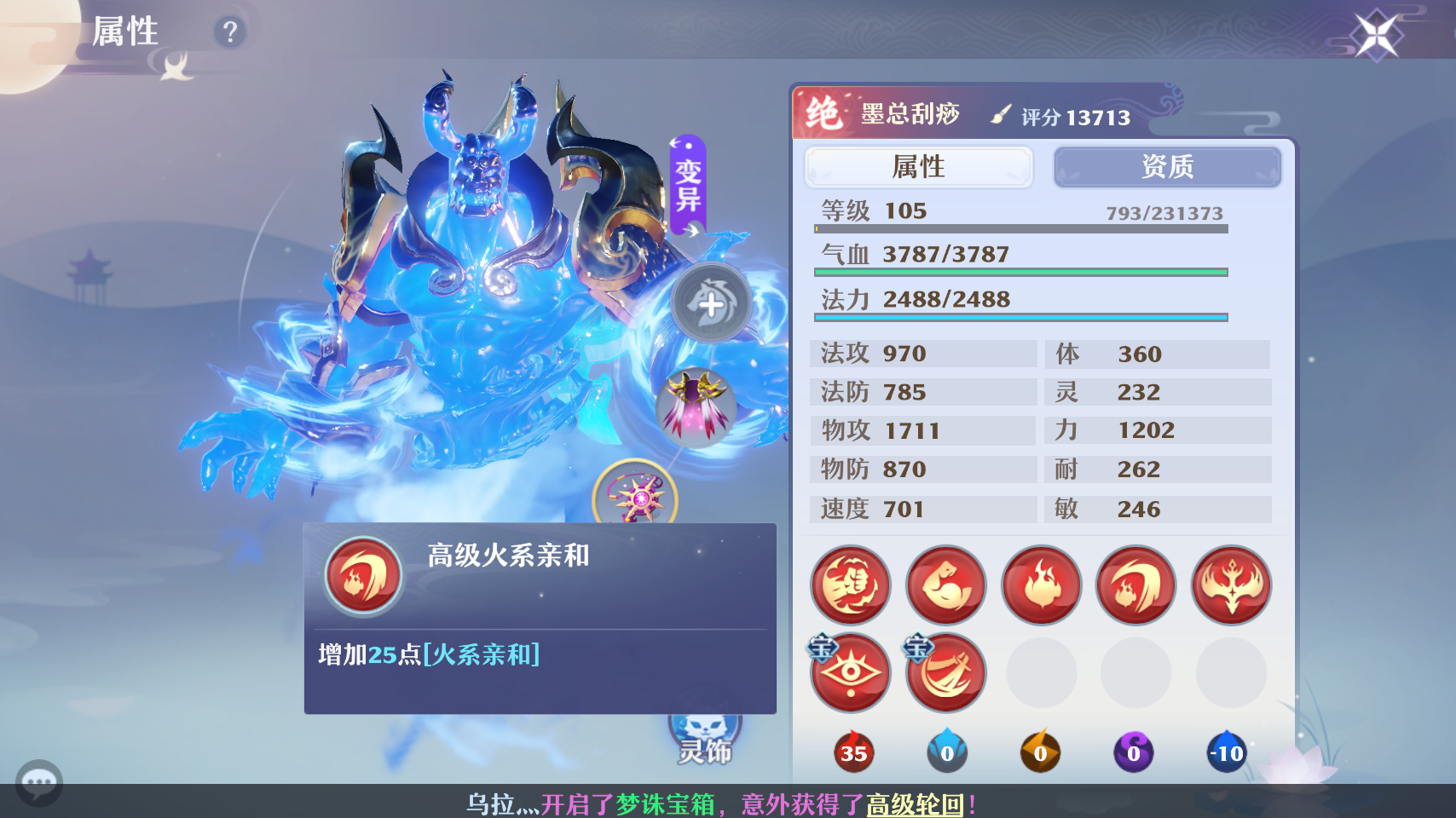Open the flexed-arm strength skill icon

tap(945, 585)
